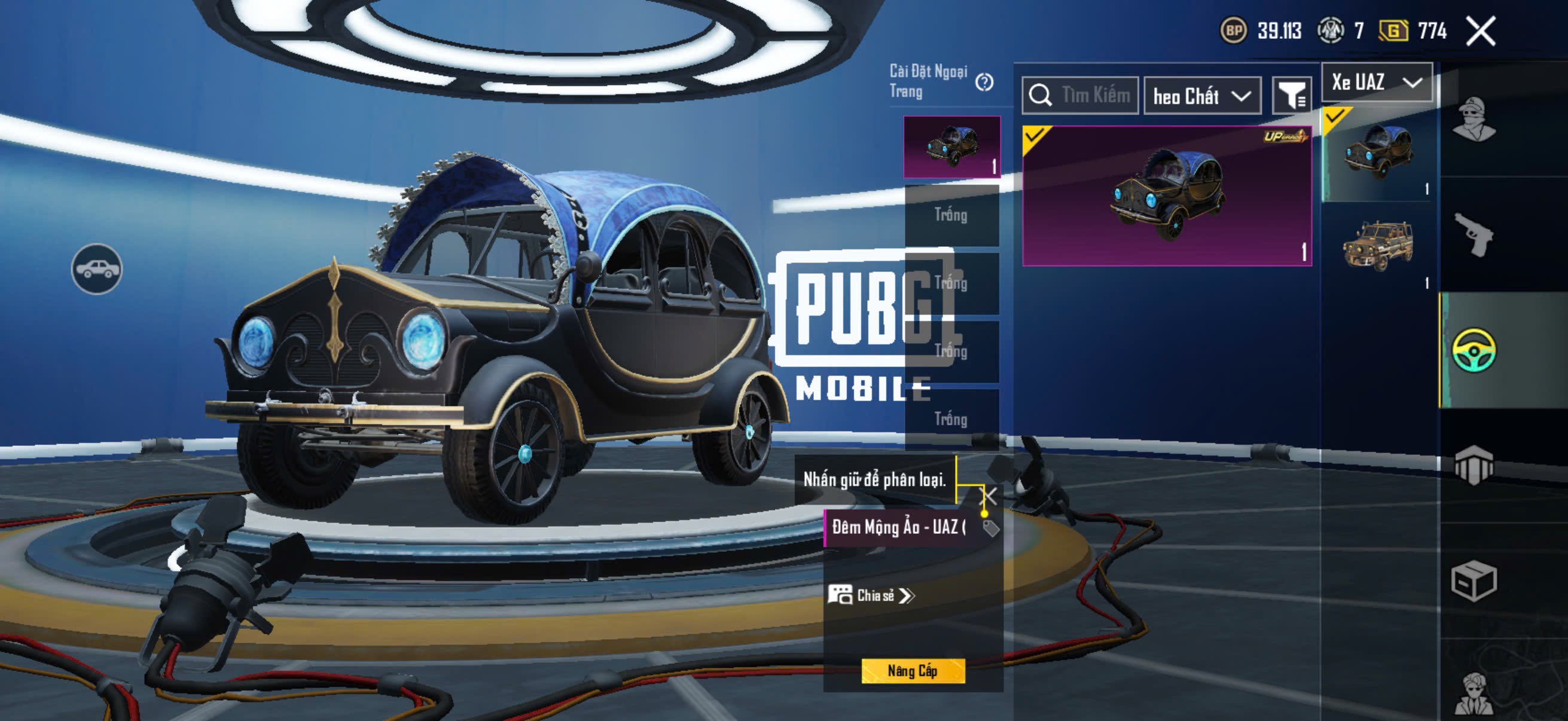
Task: Close the inventory screen with the X
Action: pyautogui.click(x=1480, y=31)
